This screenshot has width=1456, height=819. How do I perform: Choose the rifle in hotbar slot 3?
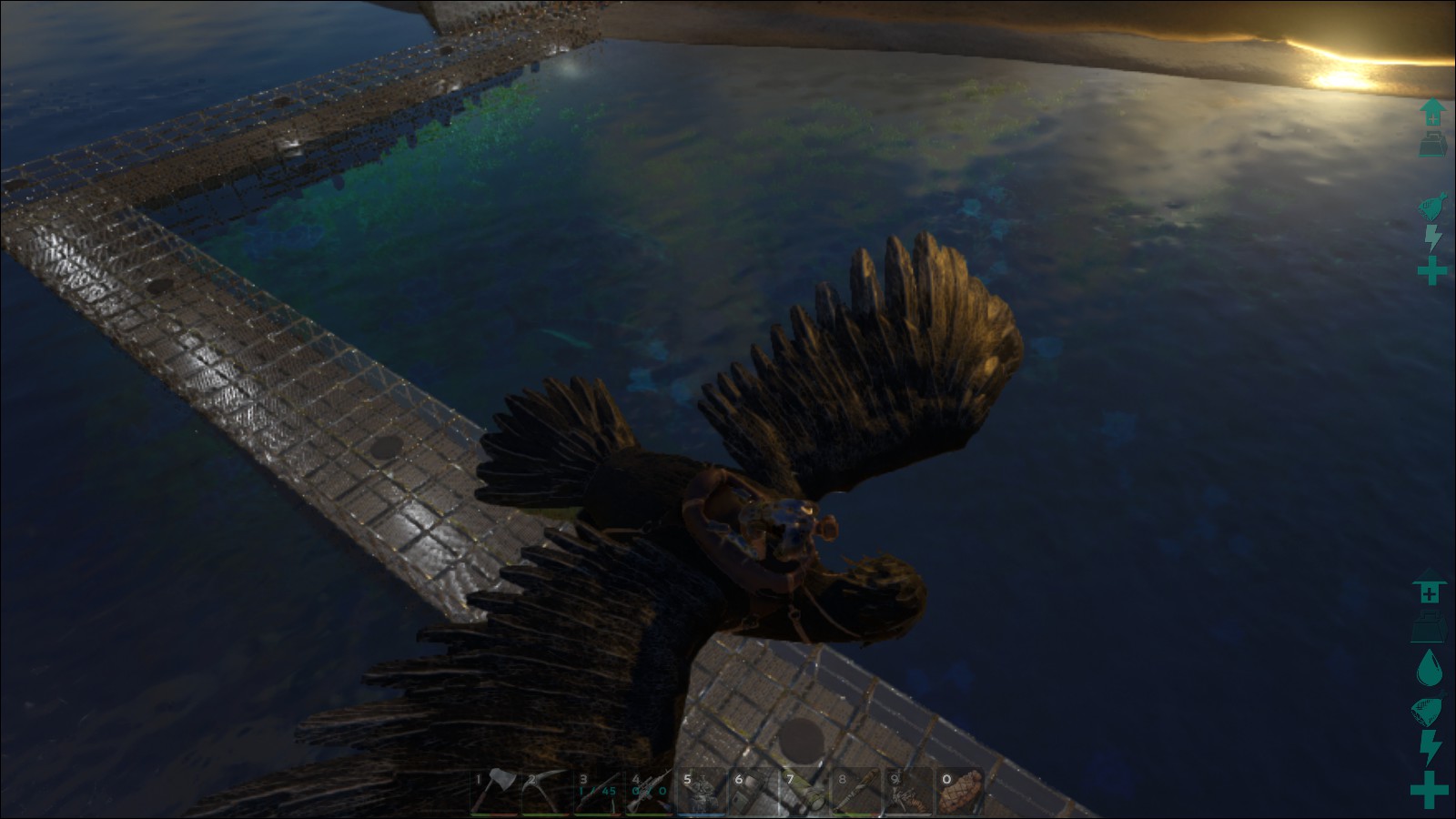coord(599,792)
